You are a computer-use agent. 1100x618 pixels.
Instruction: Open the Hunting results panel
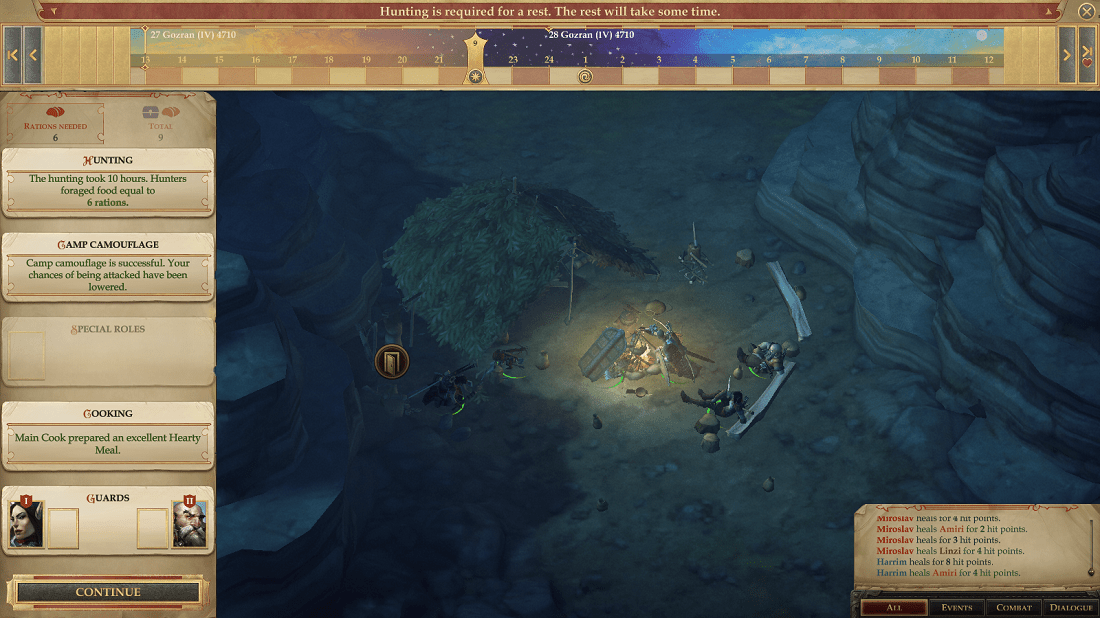[x=108, y=182]
